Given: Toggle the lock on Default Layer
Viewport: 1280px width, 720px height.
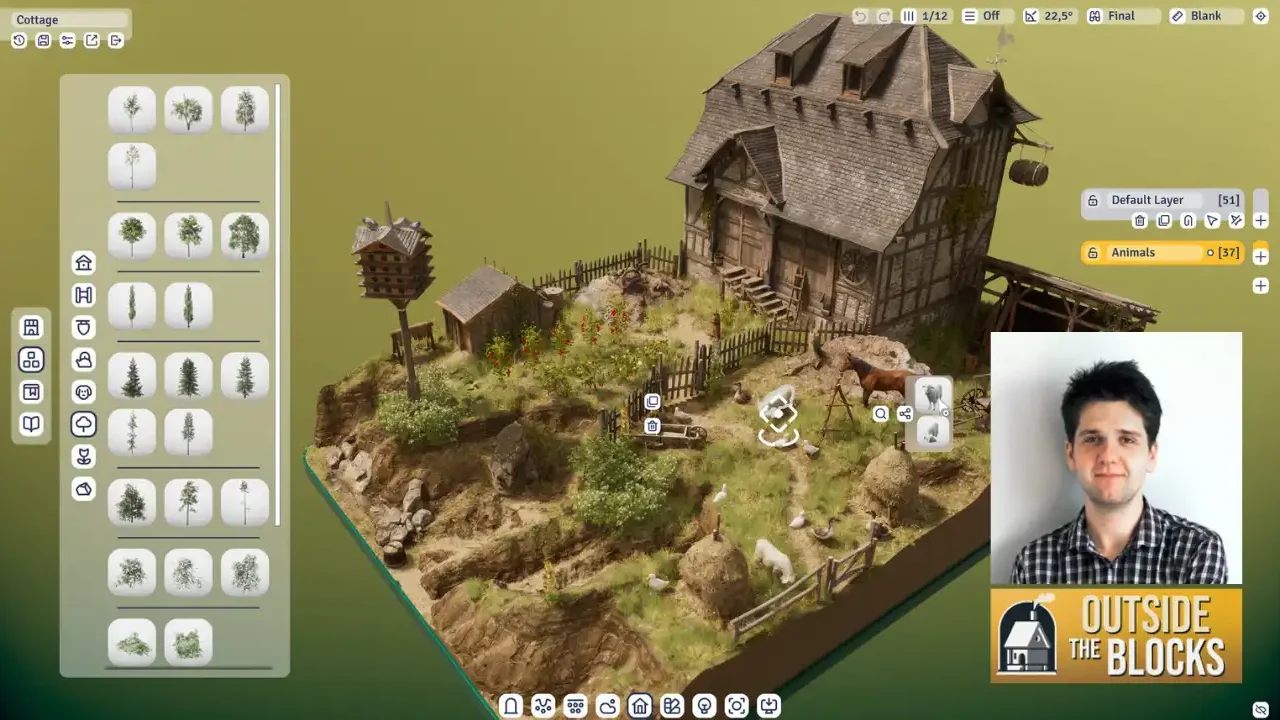Looking at the screenshot, I should 1093,200.
